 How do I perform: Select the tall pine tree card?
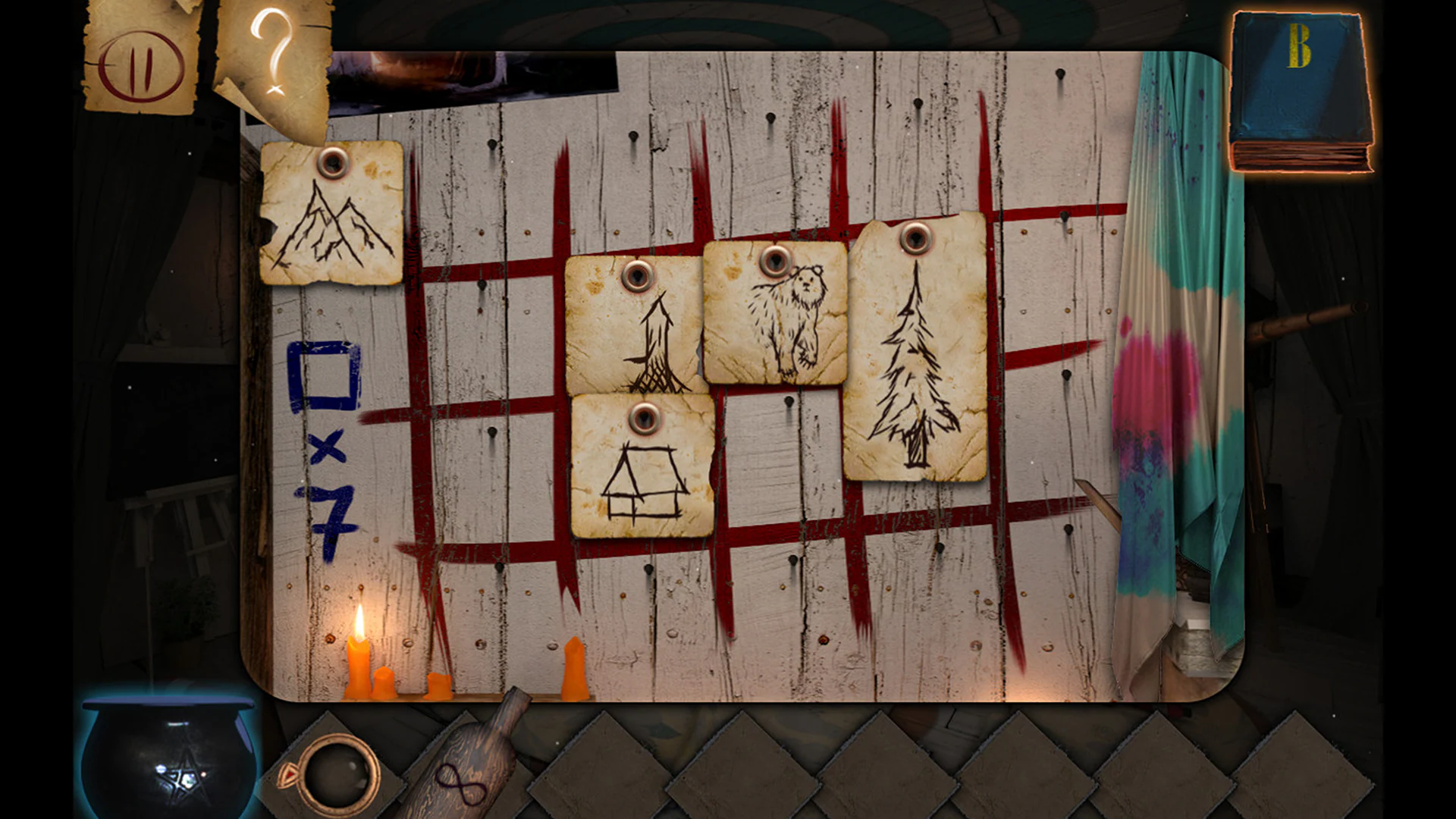click(918, 356)
